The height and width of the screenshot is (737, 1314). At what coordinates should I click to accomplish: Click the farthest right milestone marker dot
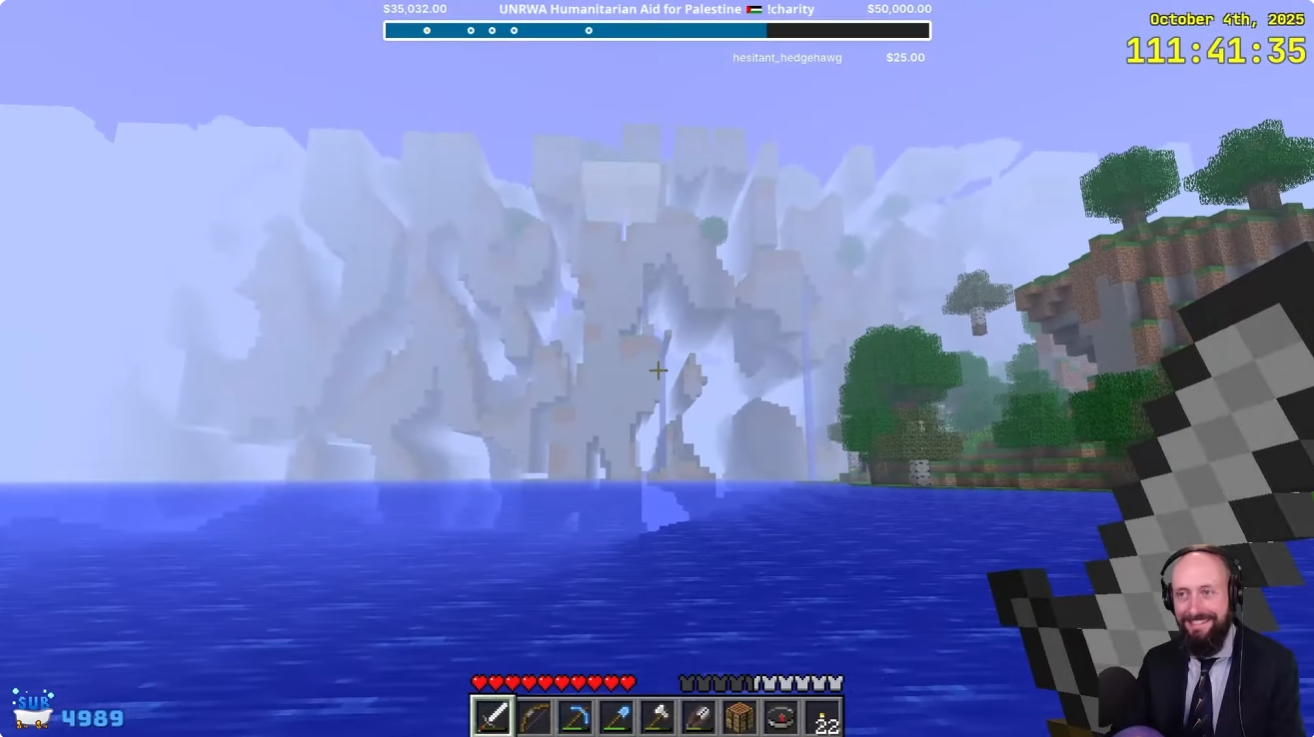tap(587, 31)
